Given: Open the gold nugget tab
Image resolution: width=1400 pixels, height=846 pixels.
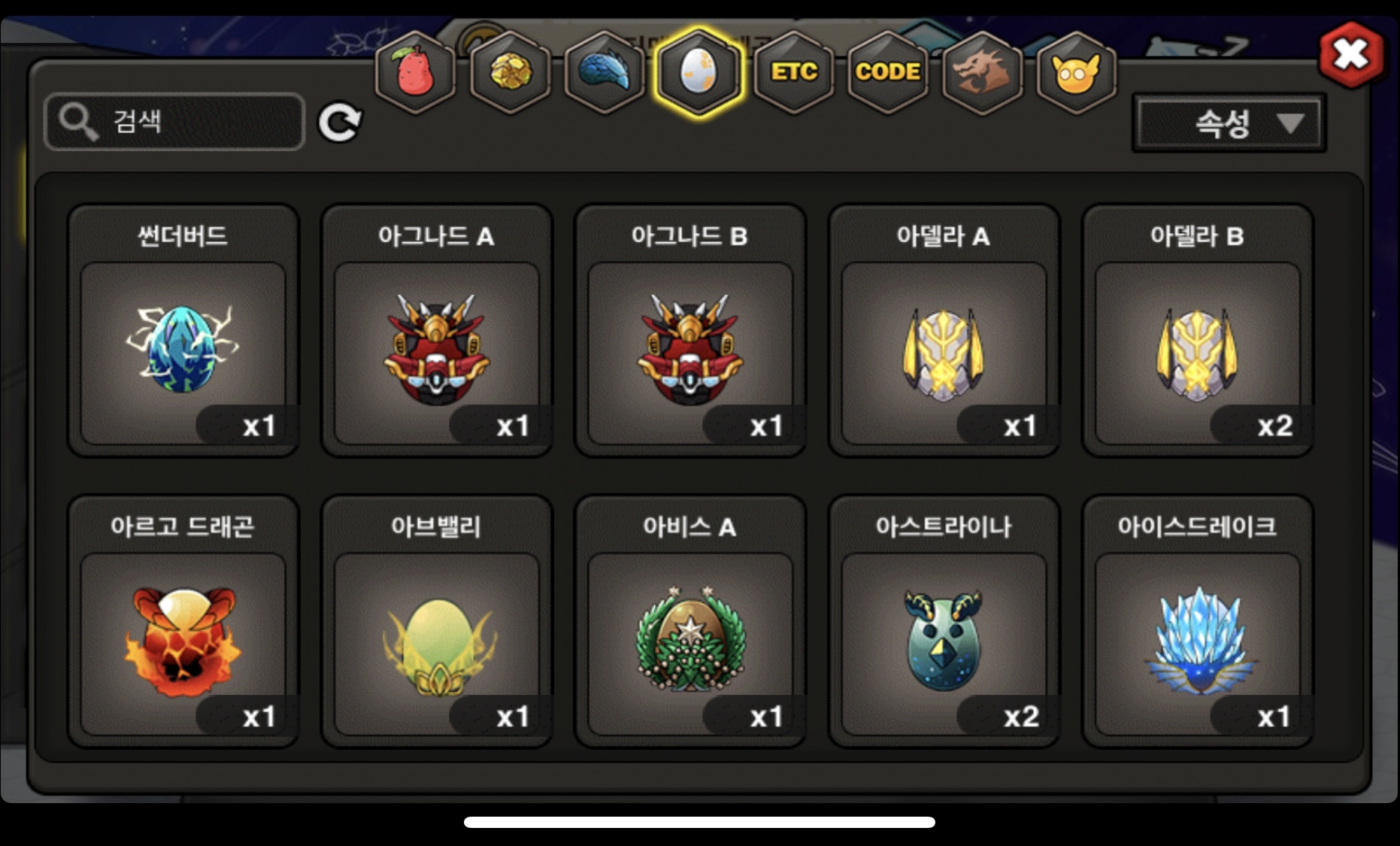Looking at the screenshot, I should (x=510, y=73).
